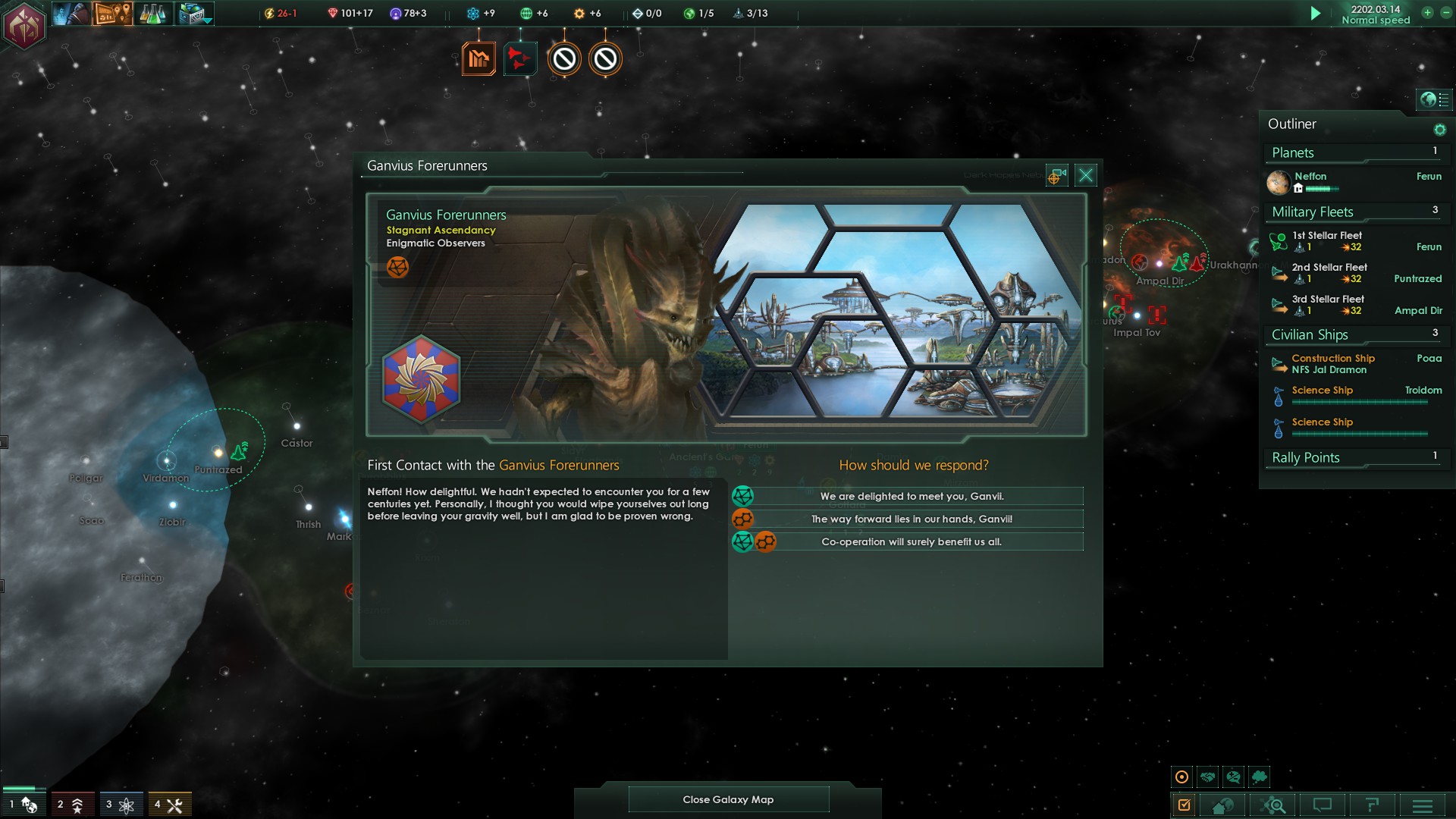Viewport: 1456px width, 819px height.
Task: Select control group 3 with atom icon
Action: [x=121, y=805]
